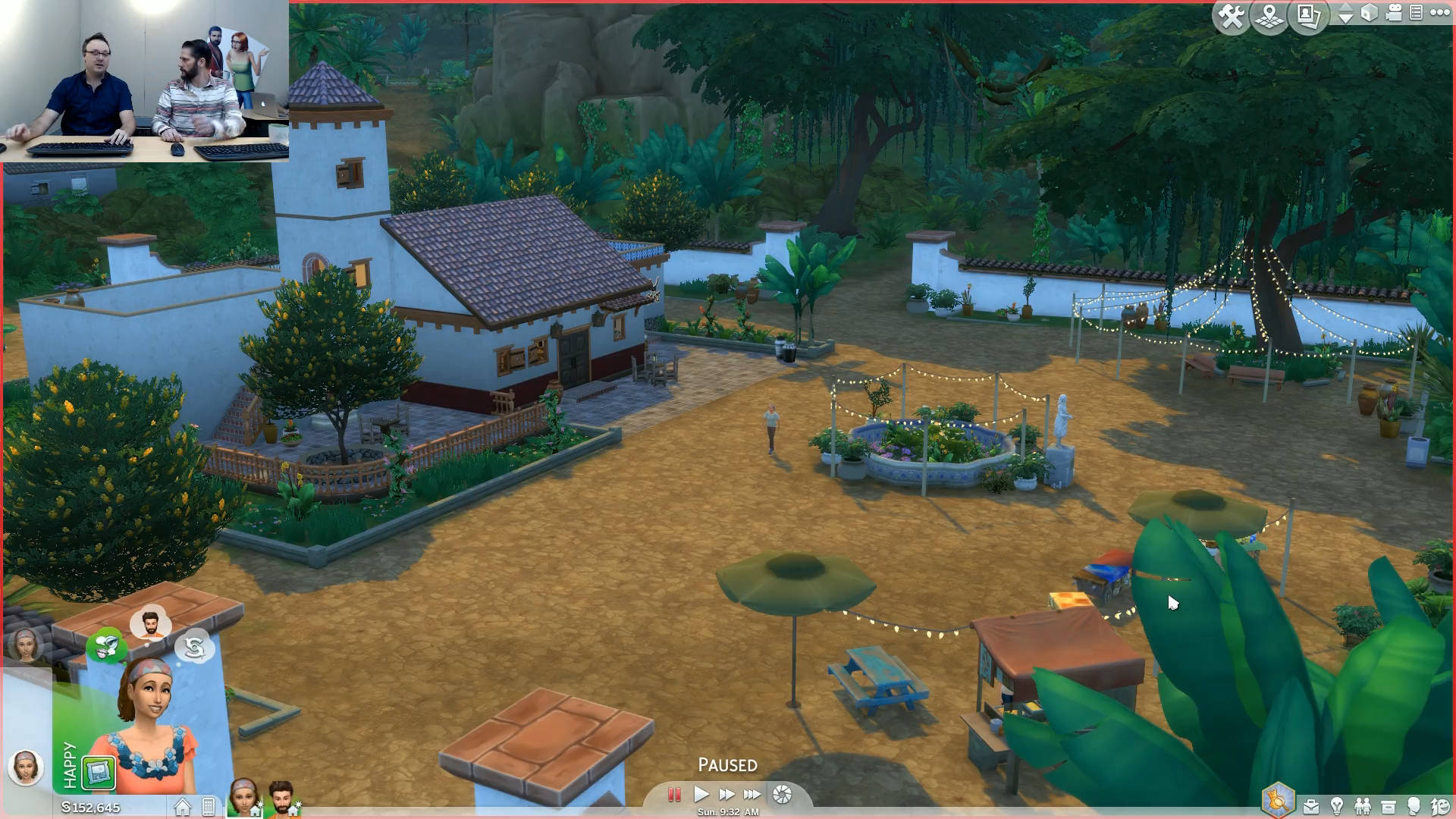This screenshot has width=1456, height=819.
Task: Click the green pillow moodlet icon
Action: pyautogui.click(x=99, y=773)
